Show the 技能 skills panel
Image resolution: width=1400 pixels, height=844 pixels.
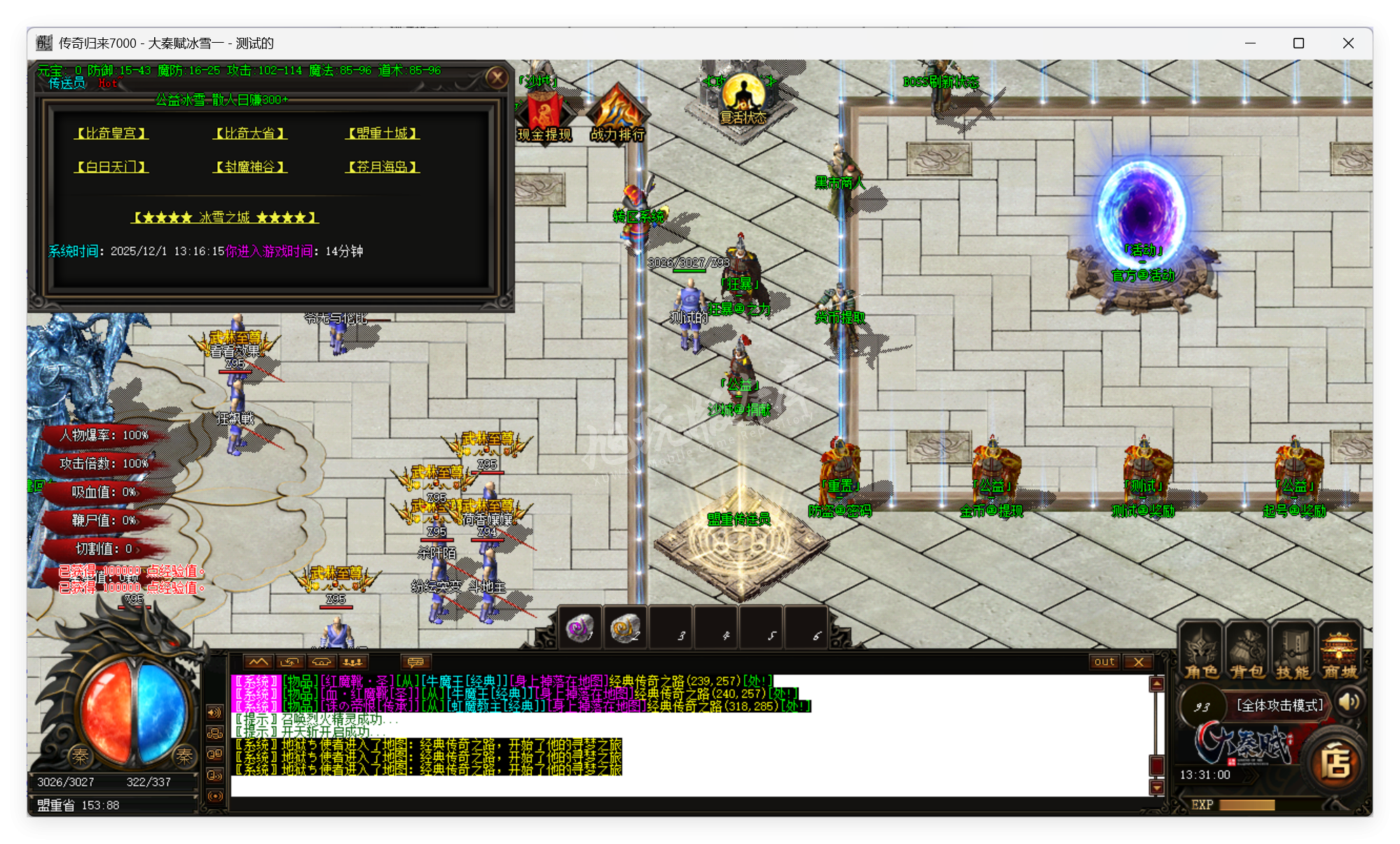click(1293, 653)
